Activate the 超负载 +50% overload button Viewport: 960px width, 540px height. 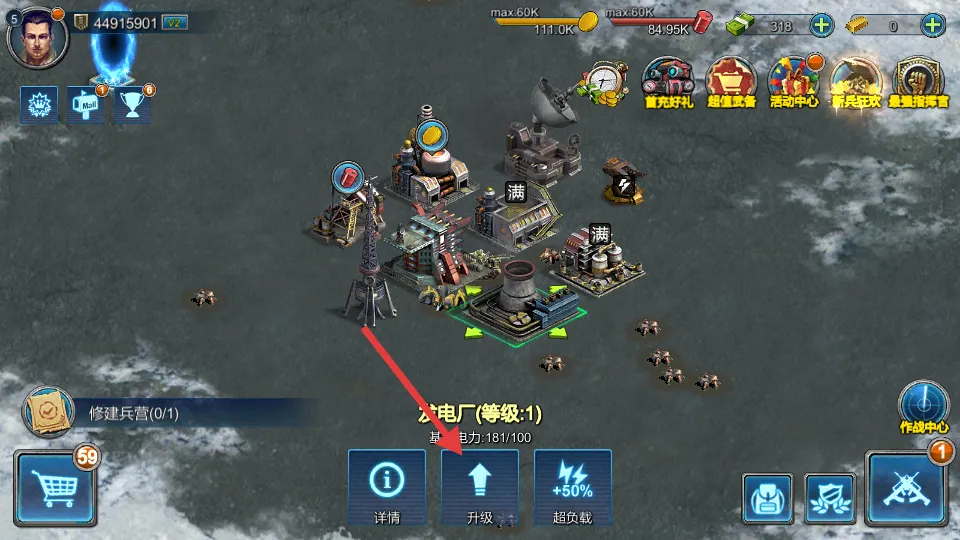[572, 487]
